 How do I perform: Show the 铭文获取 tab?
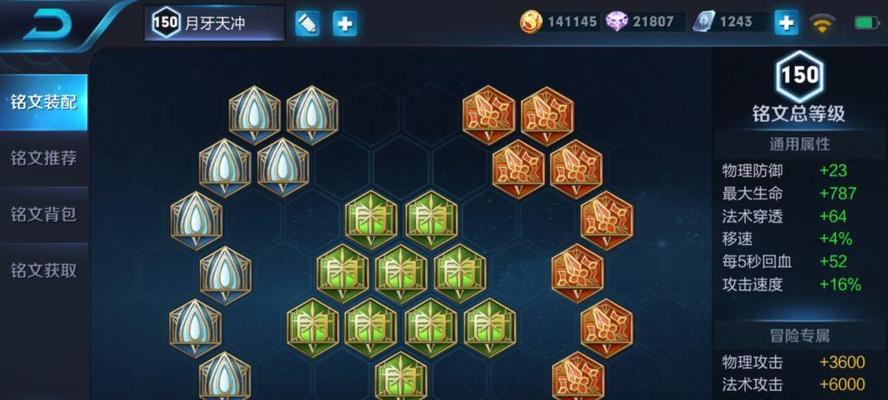(44, 270)
